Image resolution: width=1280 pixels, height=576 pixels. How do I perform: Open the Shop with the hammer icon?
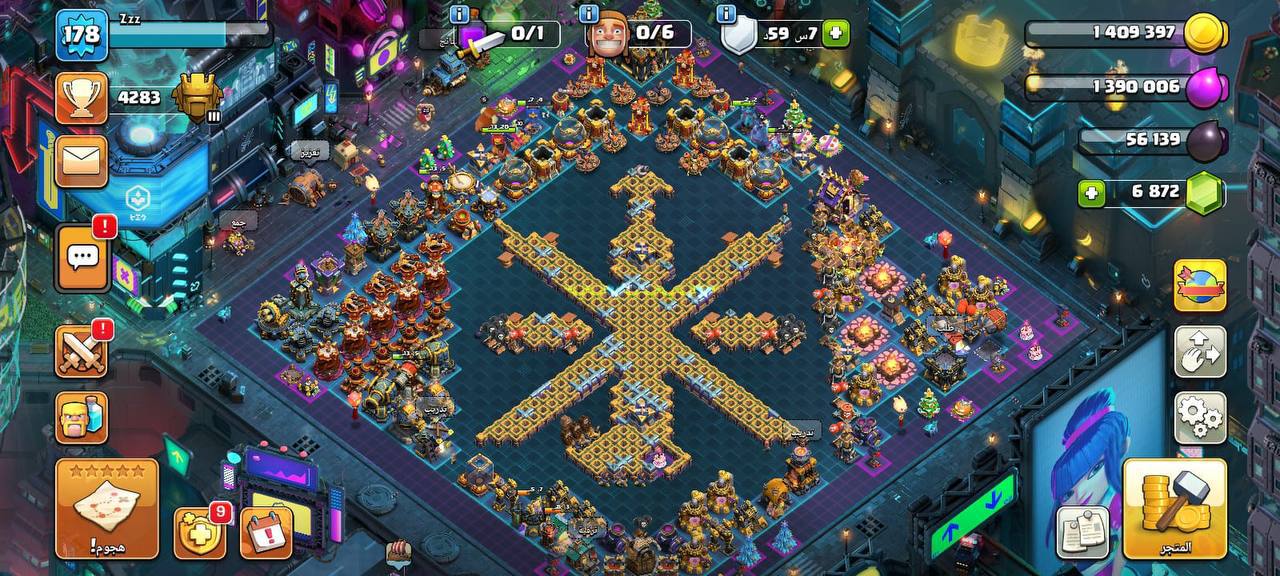coord(1174,508)
